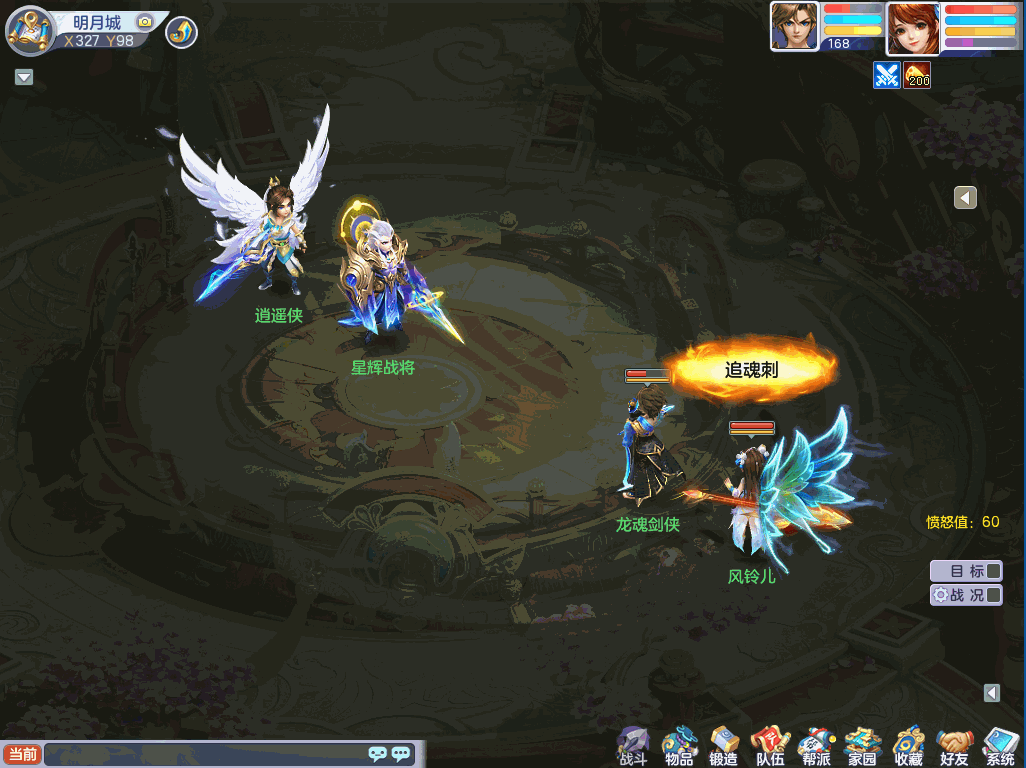The image size is (1026, 768).
Task: Click the 200 food buff icon
Action: click(917, 75)
